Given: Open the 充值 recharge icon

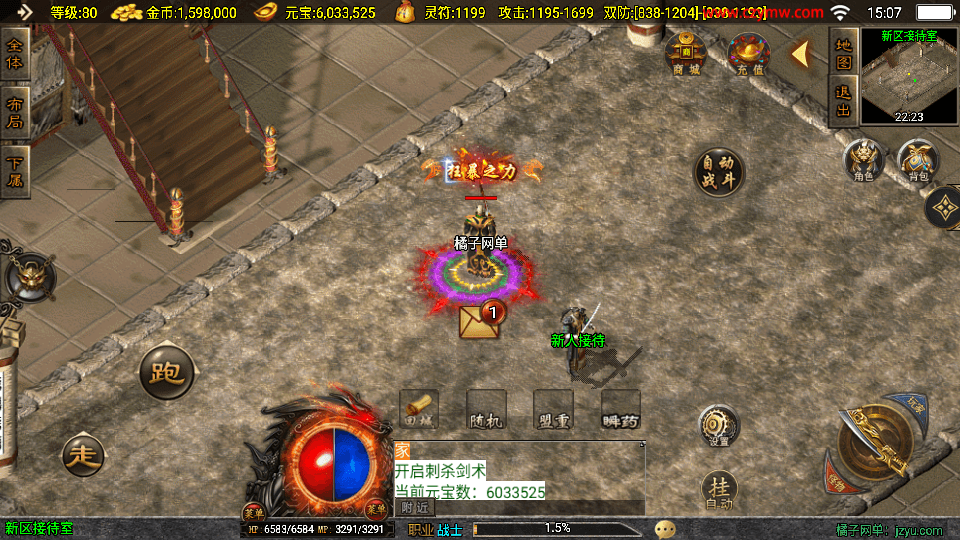Looking at the screenshot, I should coord(742,53).
